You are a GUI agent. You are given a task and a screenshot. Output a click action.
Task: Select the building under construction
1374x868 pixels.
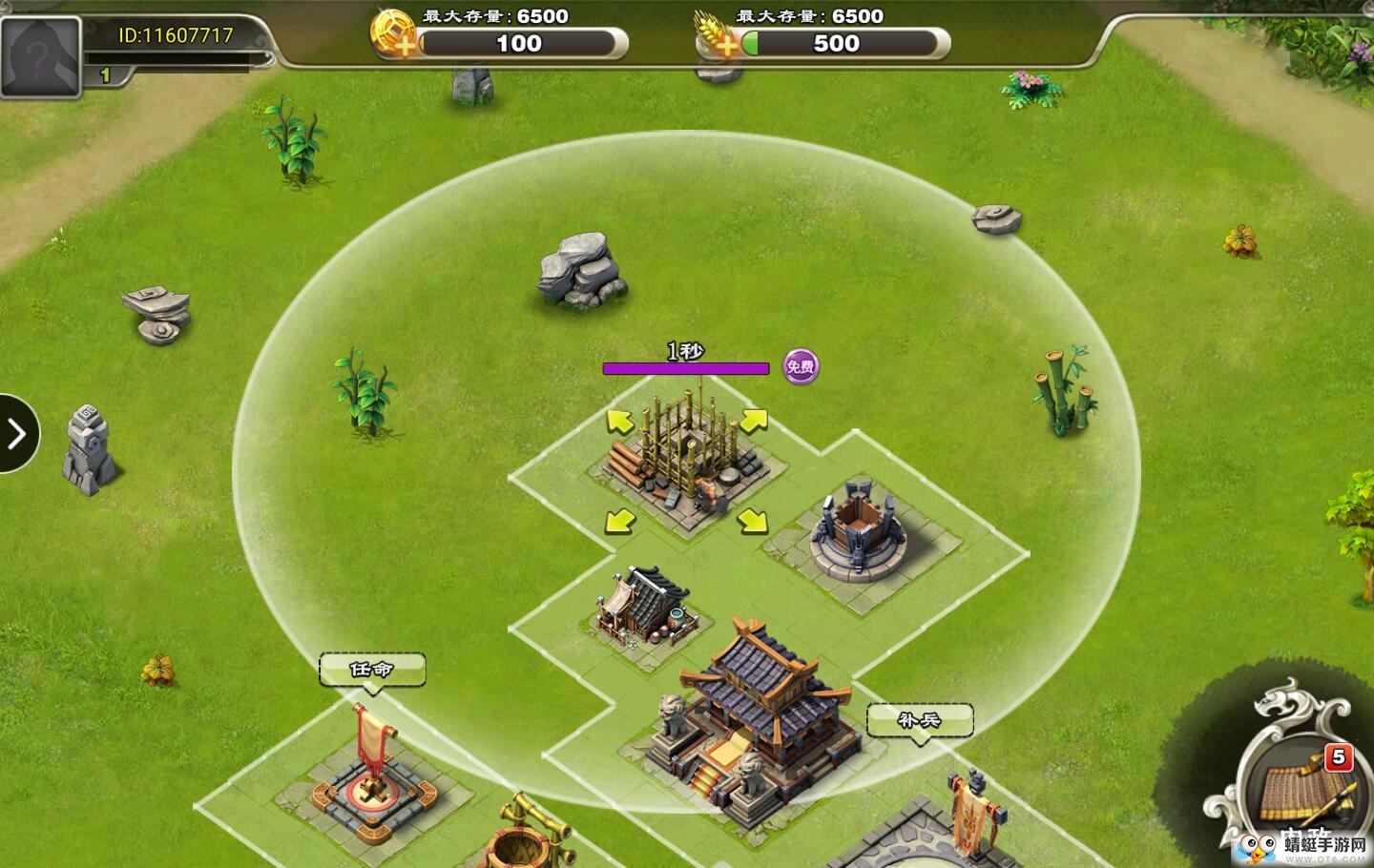[685, 458]
